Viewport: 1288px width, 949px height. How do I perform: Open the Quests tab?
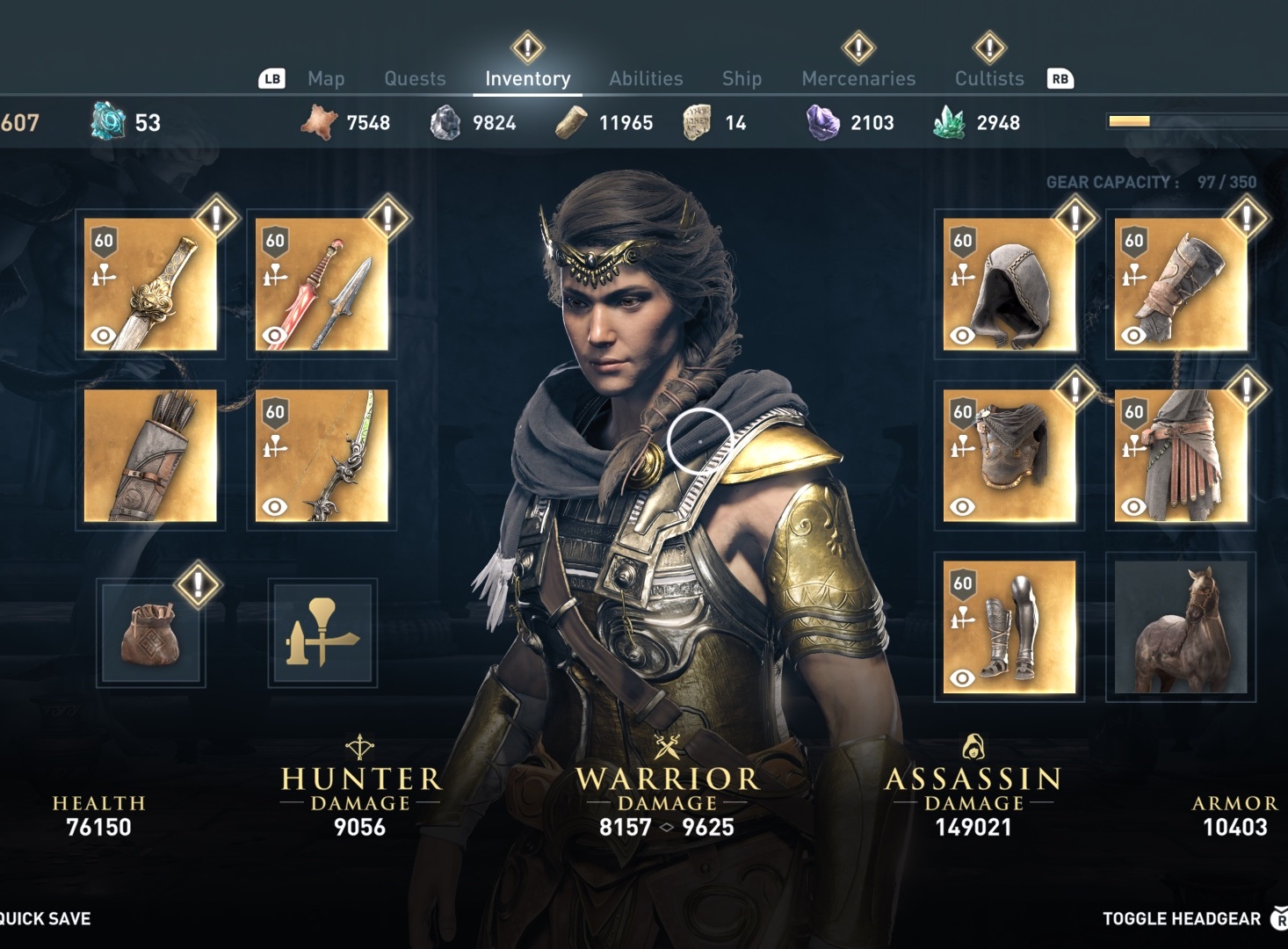[415, 79]
